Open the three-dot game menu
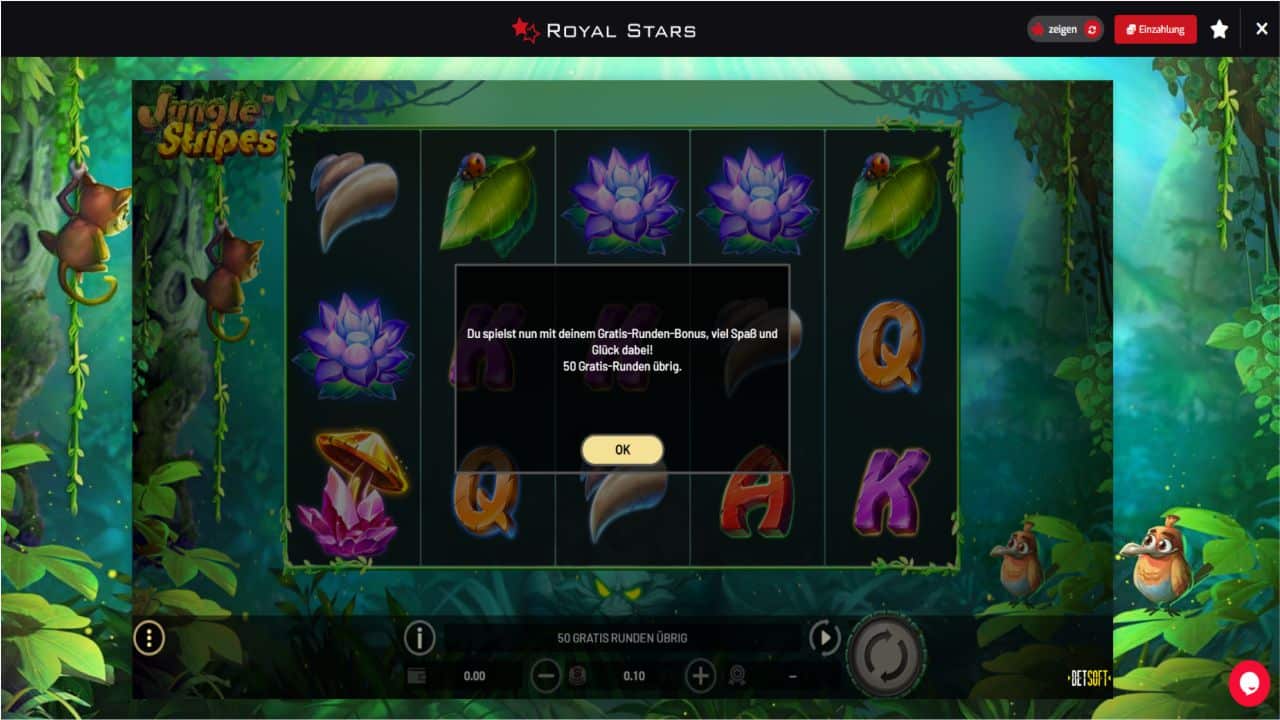 coord(149,638)
